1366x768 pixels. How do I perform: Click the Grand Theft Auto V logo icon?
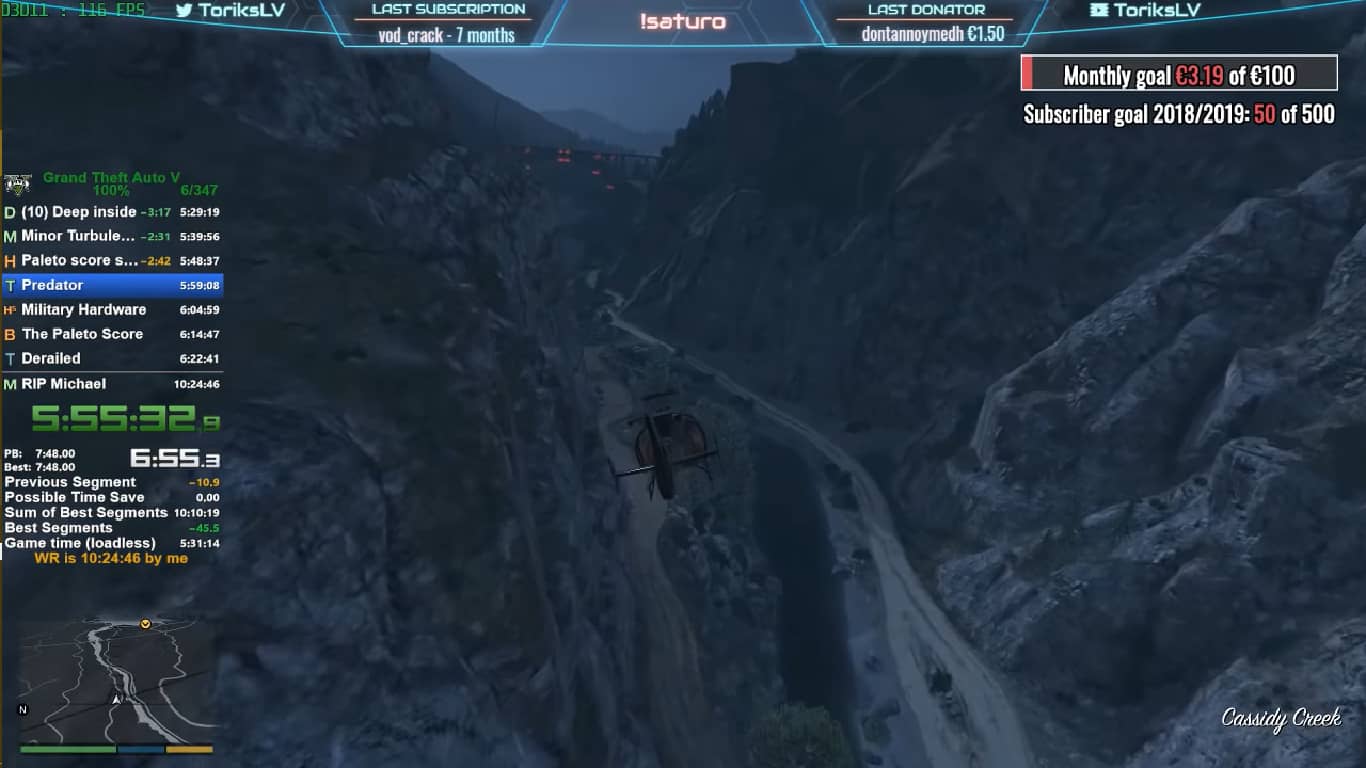[18, 182]
